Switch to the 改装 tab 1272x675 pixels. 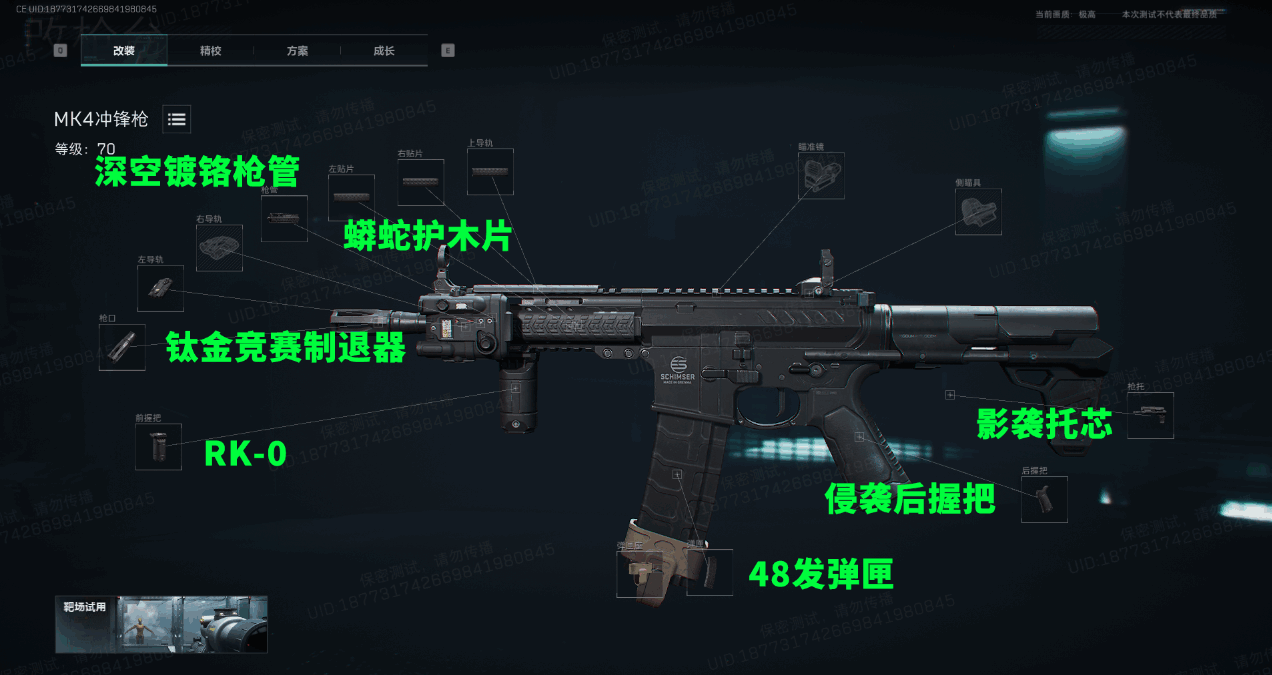pos(124,50)
